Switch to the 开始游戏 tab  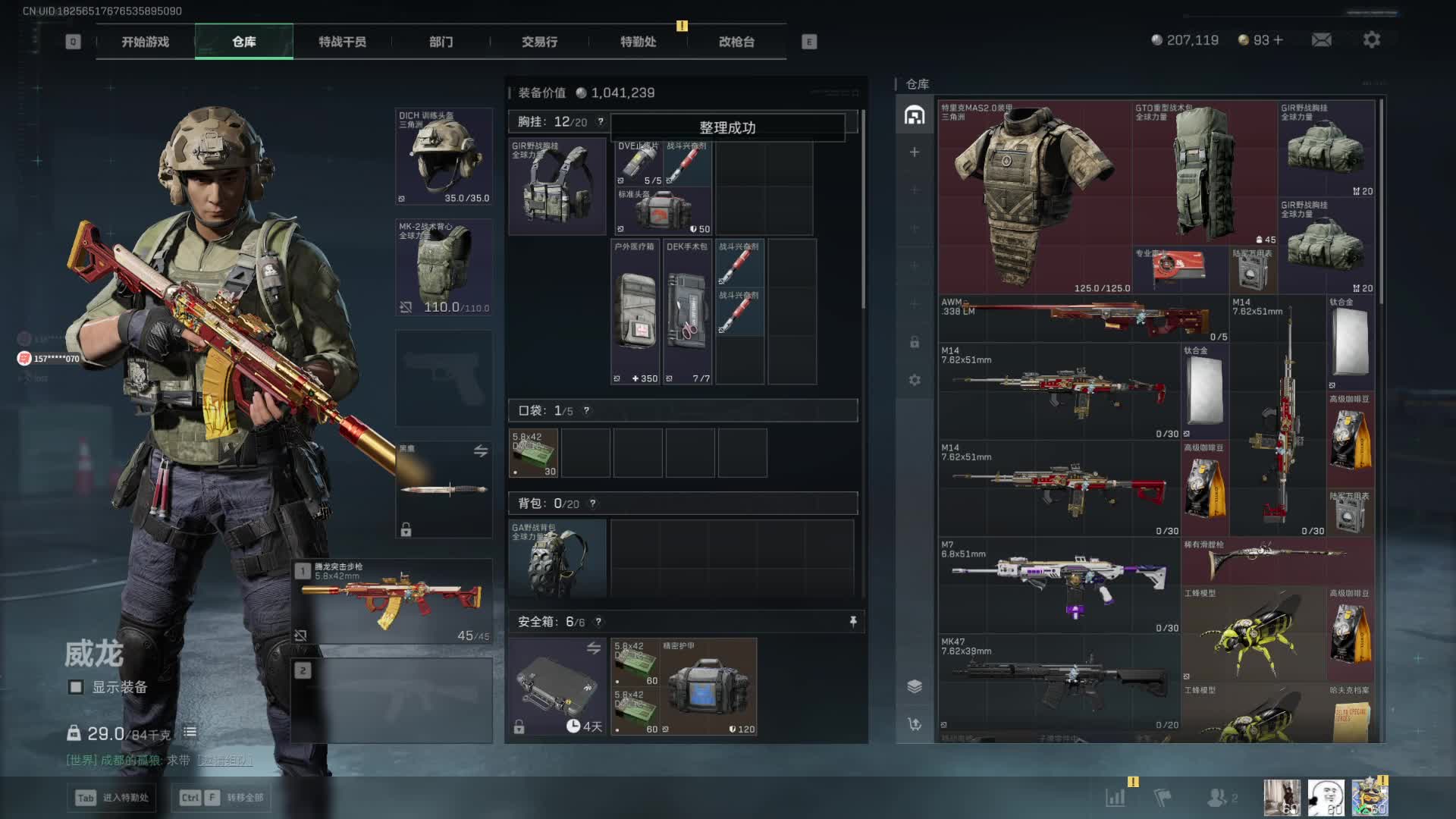(145, 42)
